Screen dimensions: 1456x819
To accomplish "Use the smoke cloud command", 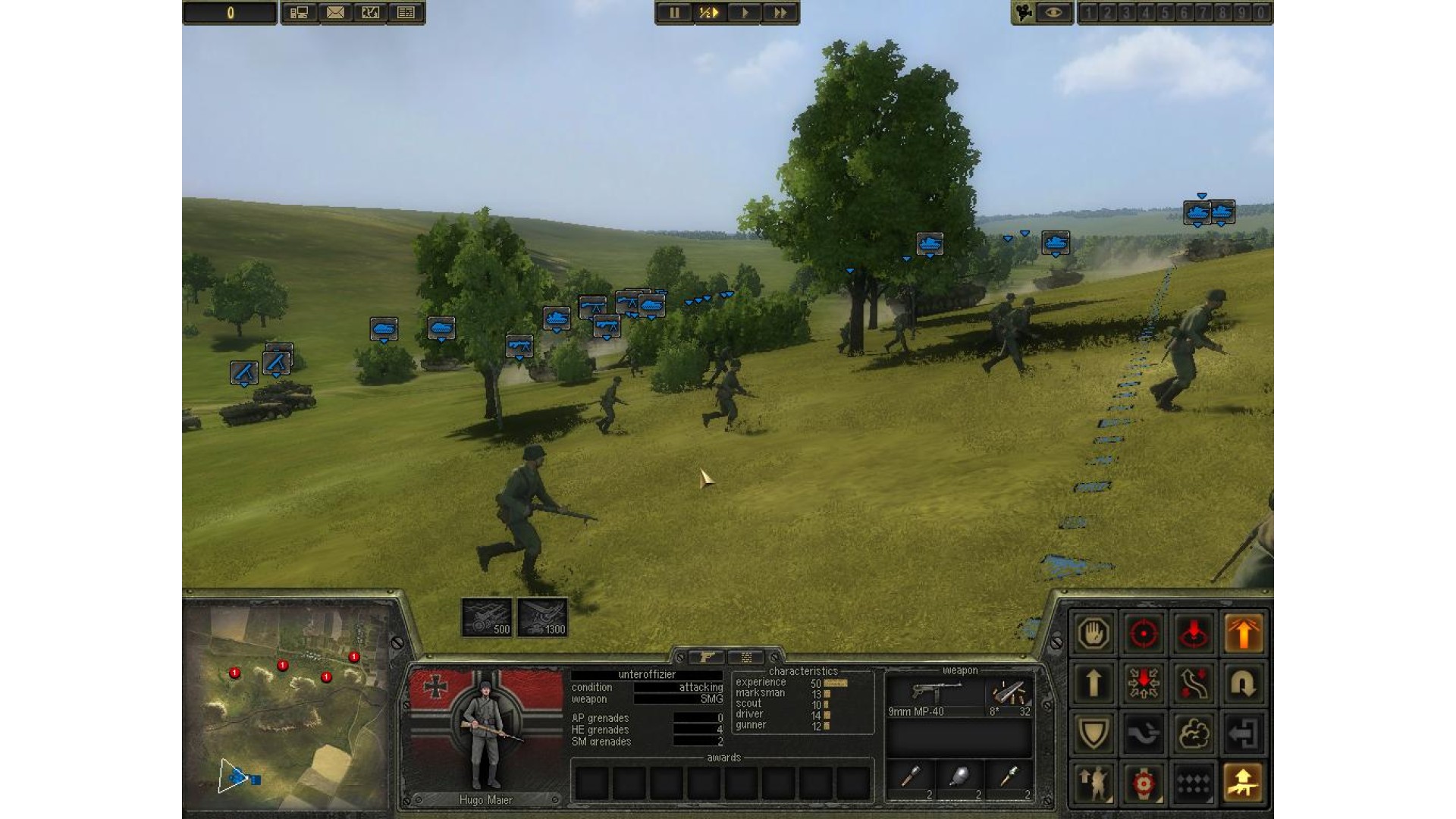I will (x=1193, y=733).
